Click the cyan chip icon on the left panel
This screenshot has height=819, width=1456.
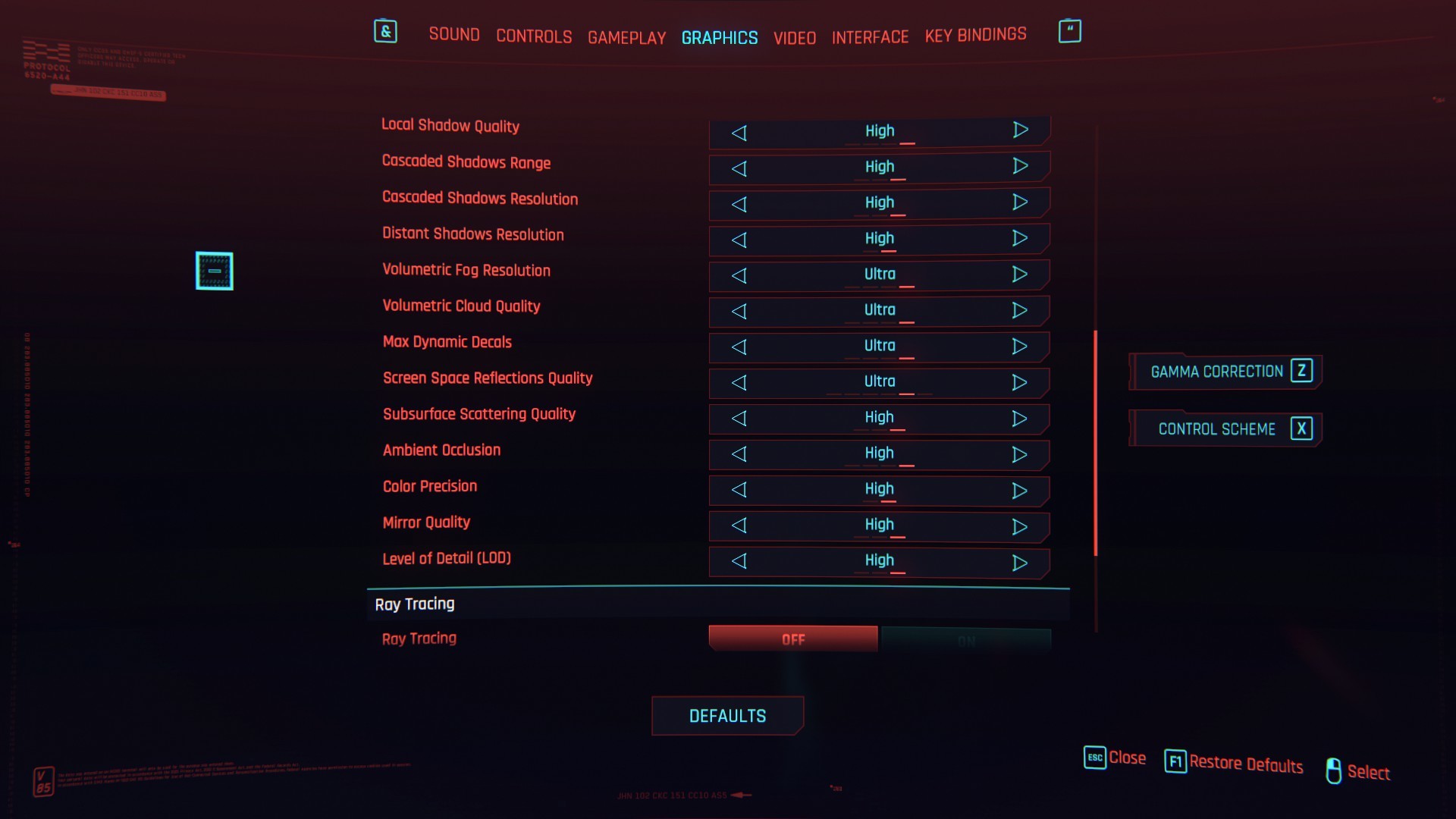[x=214, y=271]
